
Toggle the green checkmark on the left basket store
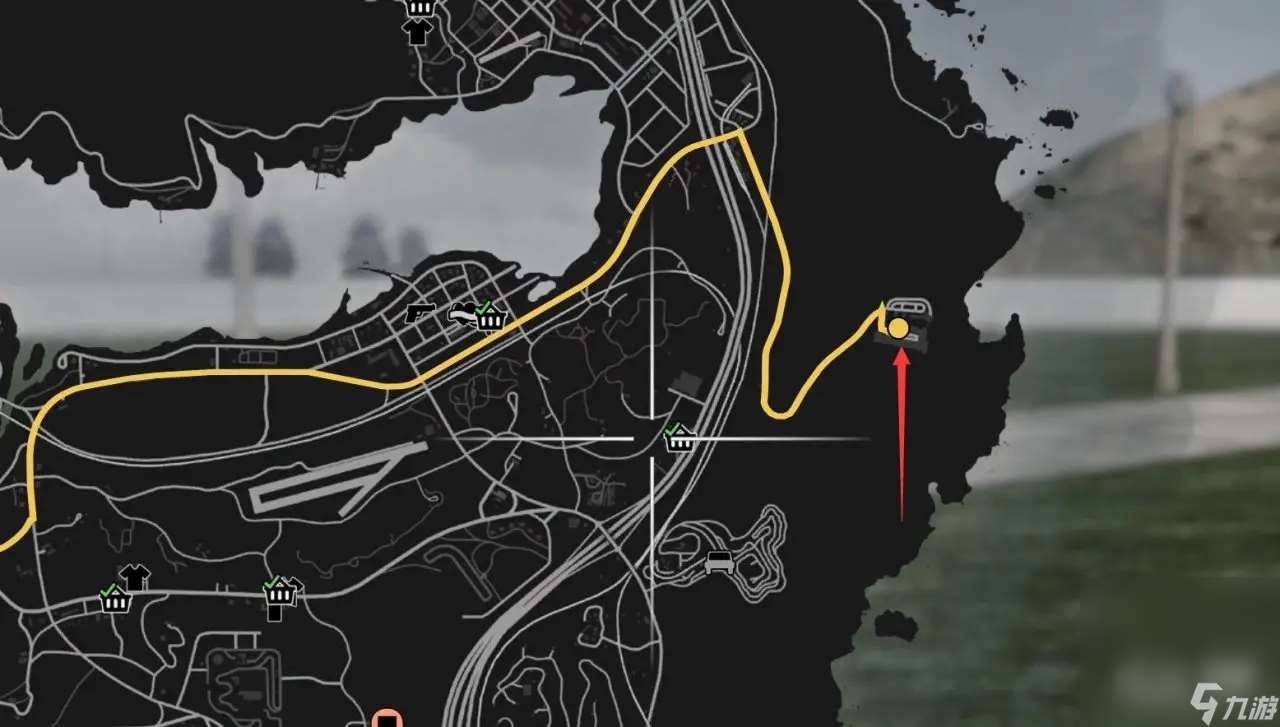(108, 592)
